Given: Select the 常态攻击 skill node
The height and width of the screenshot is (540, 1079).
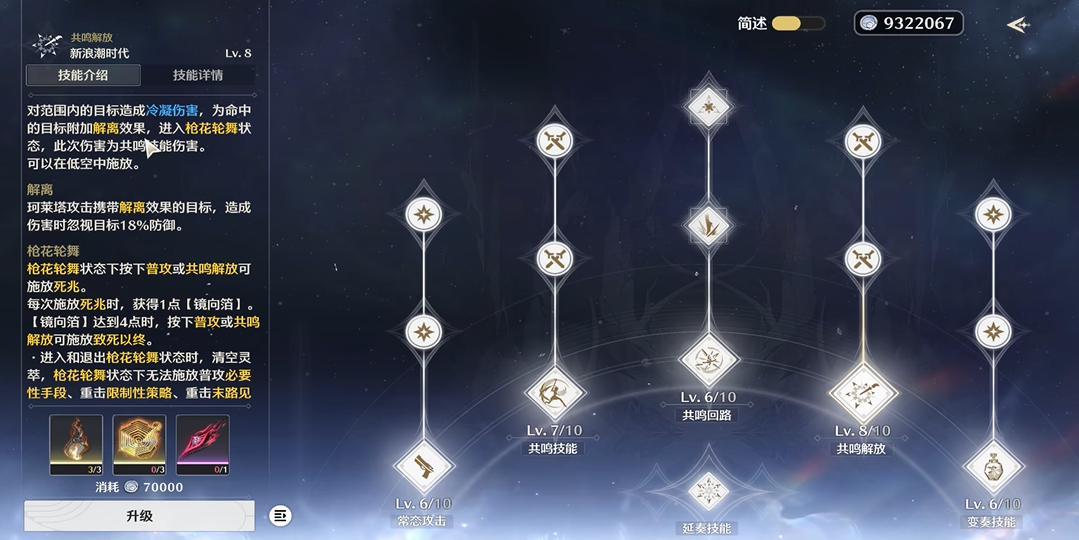Looking at the screenshot, I should pos(423,466).
